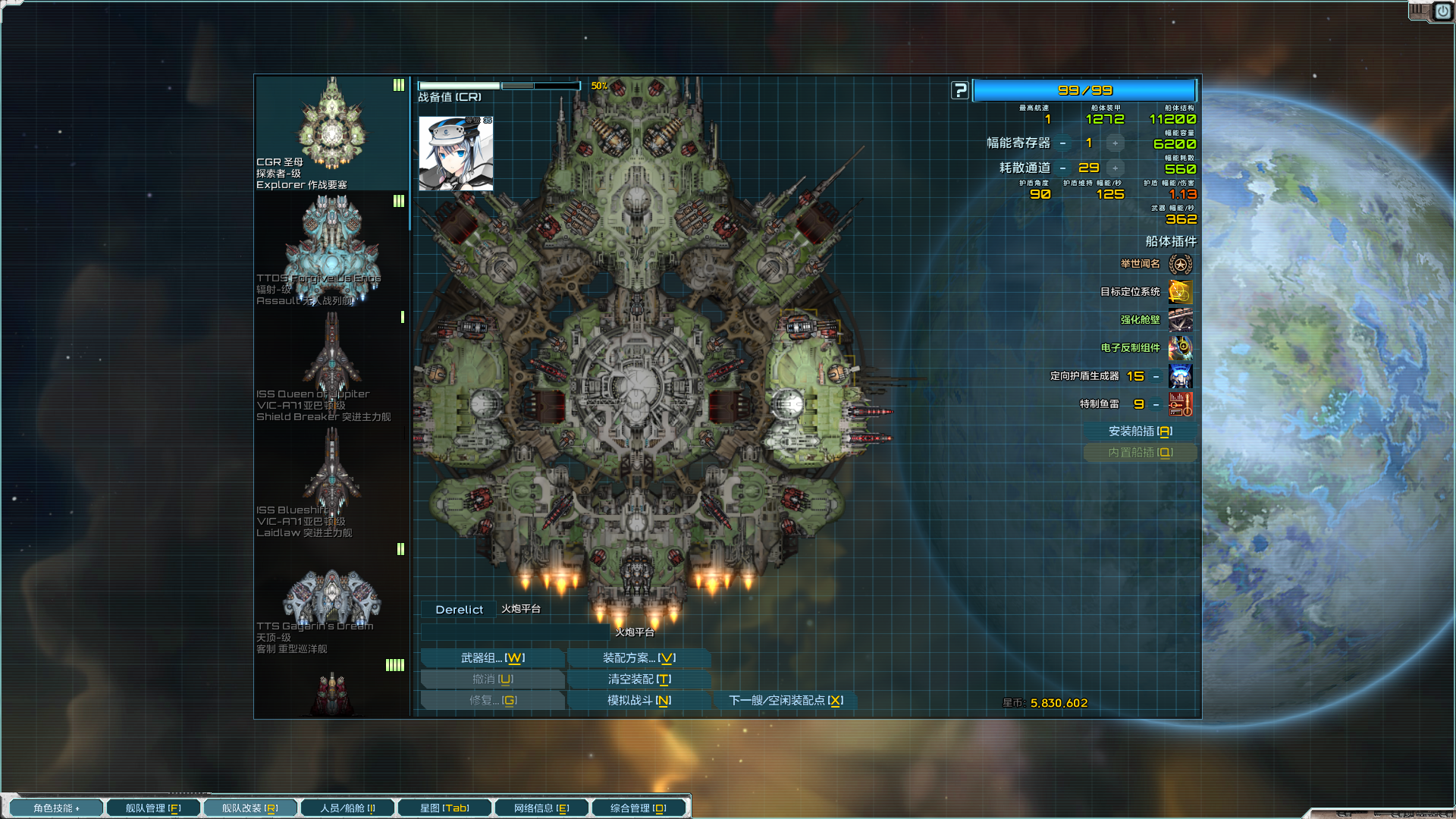Viewport: 1456px width, 819px height.
Task: Open loadout variants 装配方案 menu
Action: click(639, 658)
